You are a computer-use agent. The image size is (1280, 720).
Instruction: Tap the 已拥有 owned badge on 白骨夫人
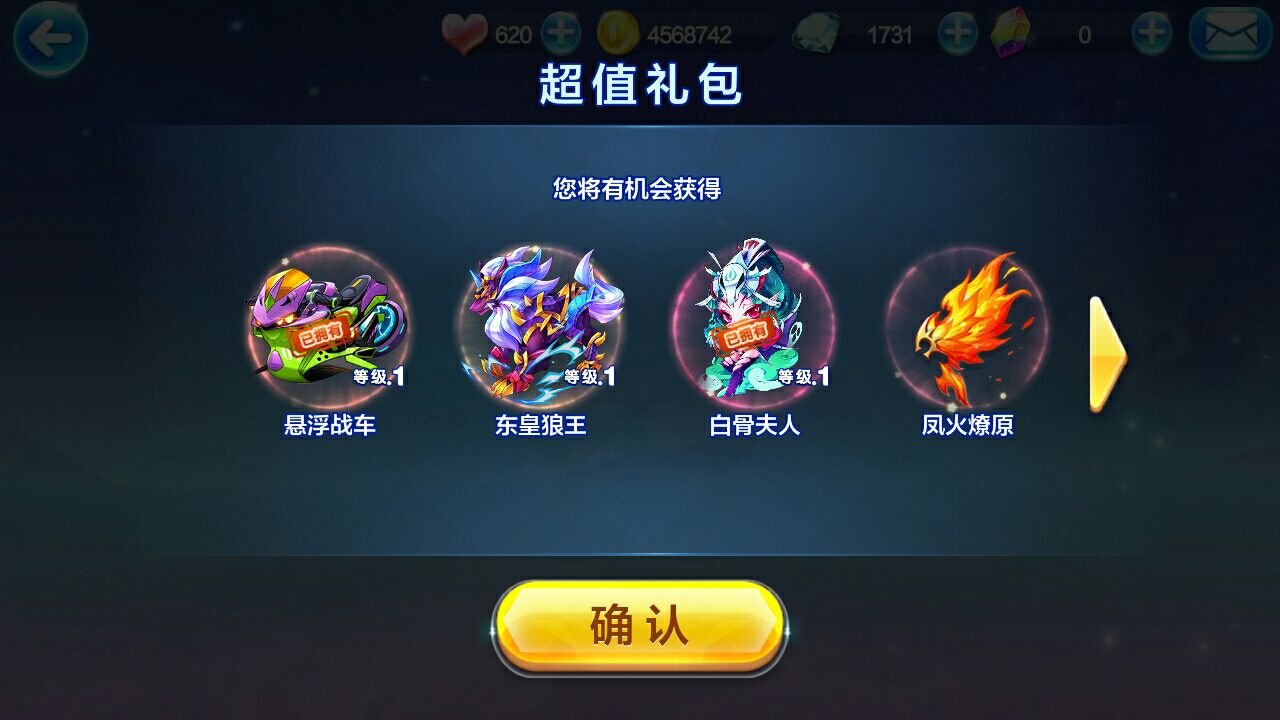(x=744, y=334)
